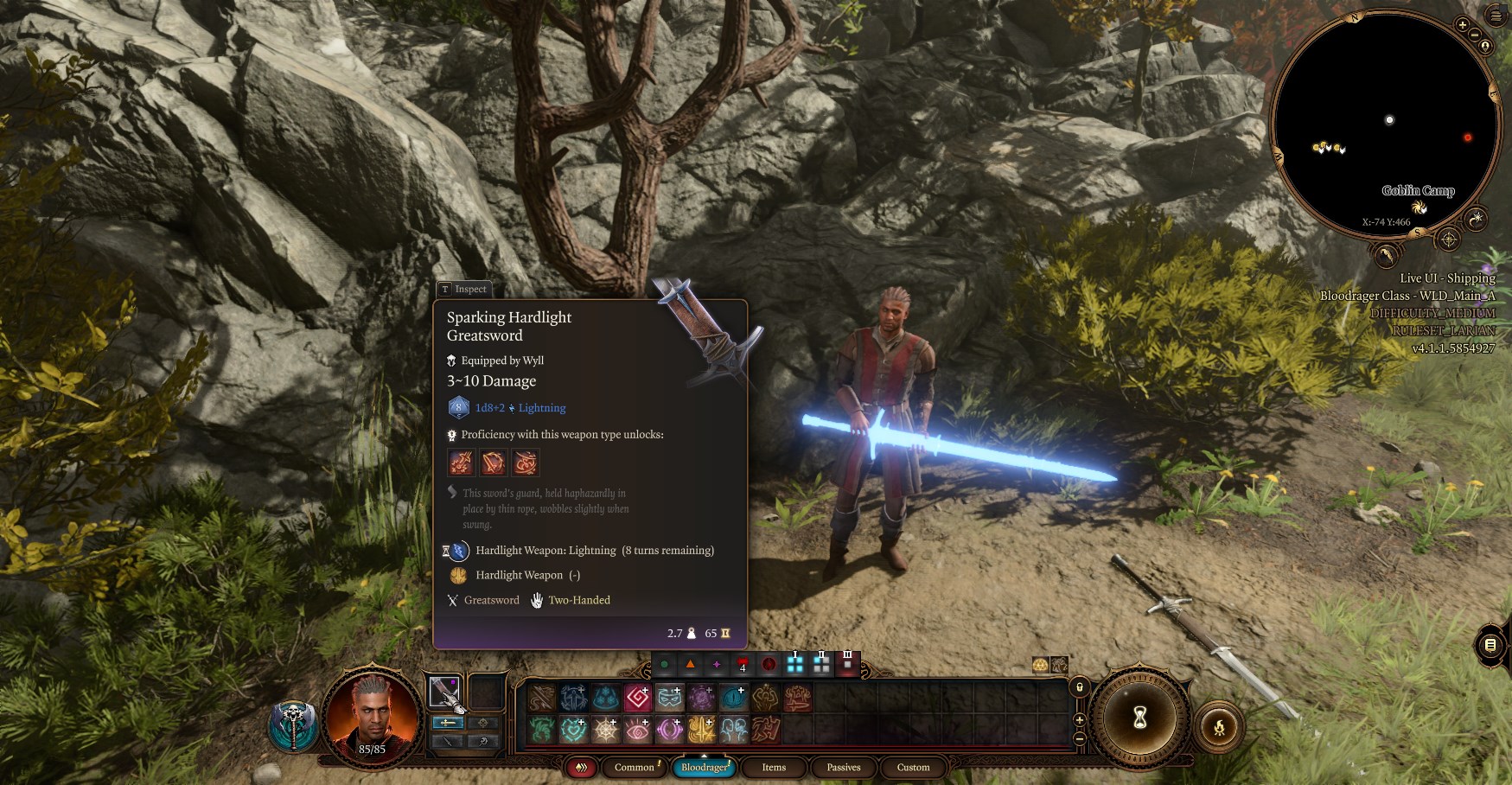This screenshot has height=785, width=1512.
Task: Zoom out the minimap with minus button
Action: click(1475, 35)
